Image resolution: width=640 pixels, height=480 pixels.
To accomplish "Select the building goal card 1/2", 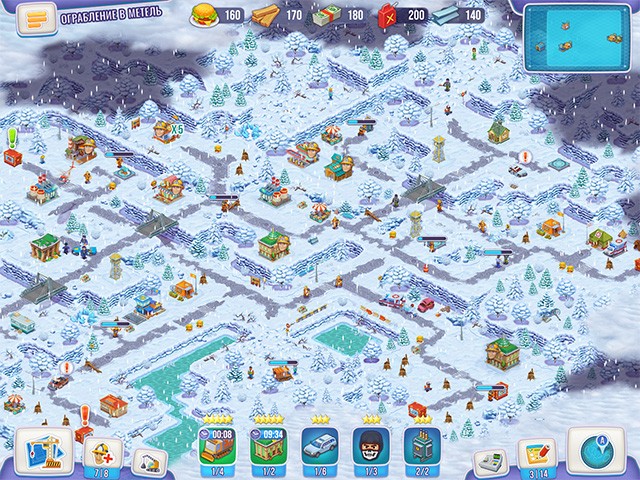I will (267, 447).
